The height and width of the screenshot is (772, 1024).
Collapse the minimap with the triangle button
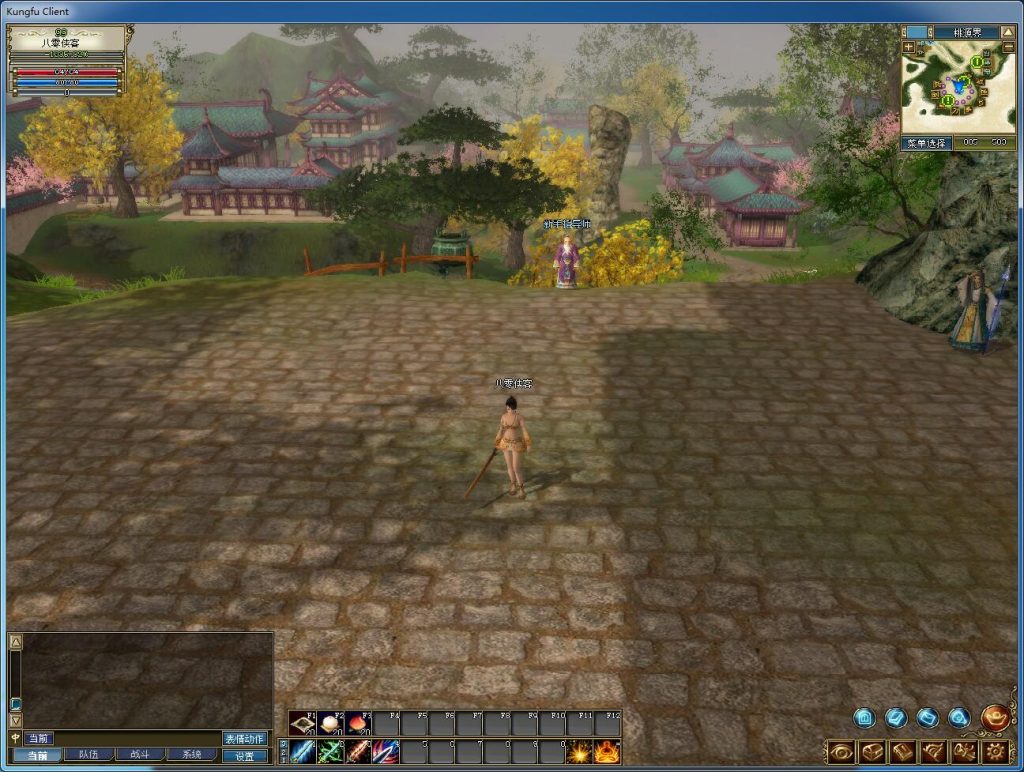1008,32
